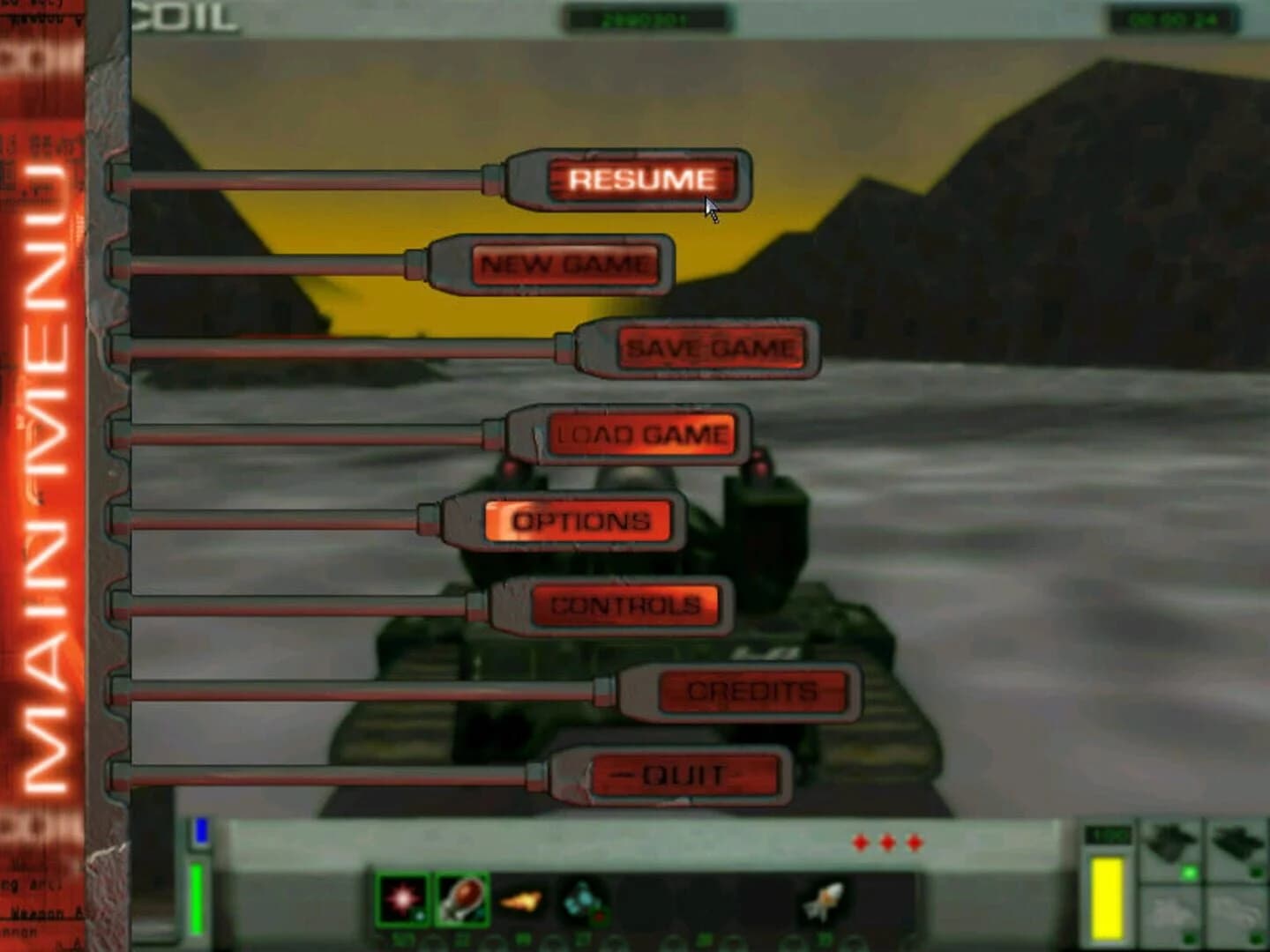Open the Controls screen

coord(628,606)
